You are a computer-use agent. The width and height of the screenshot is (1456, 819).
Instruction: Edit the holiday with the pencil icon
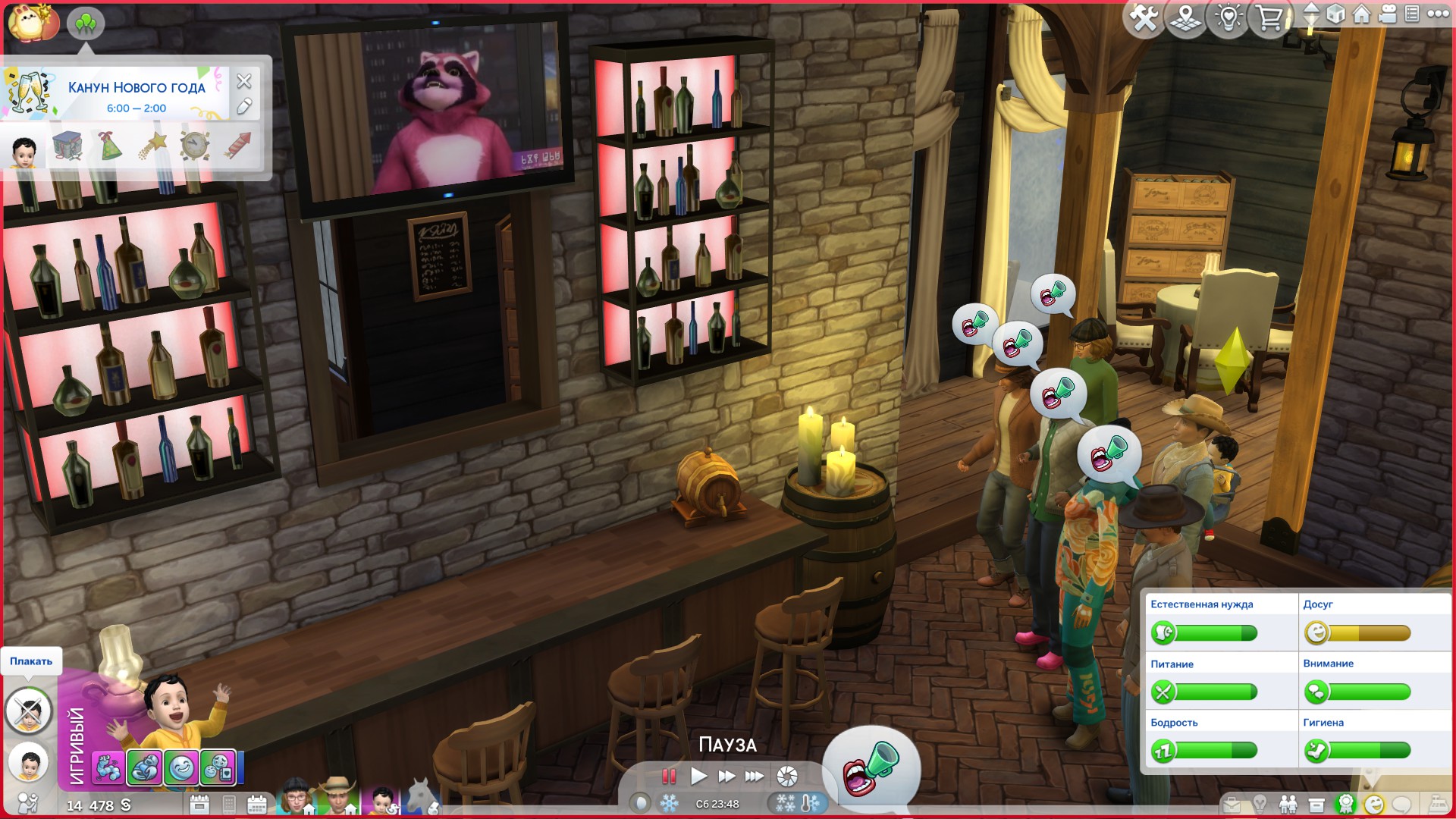243,107
